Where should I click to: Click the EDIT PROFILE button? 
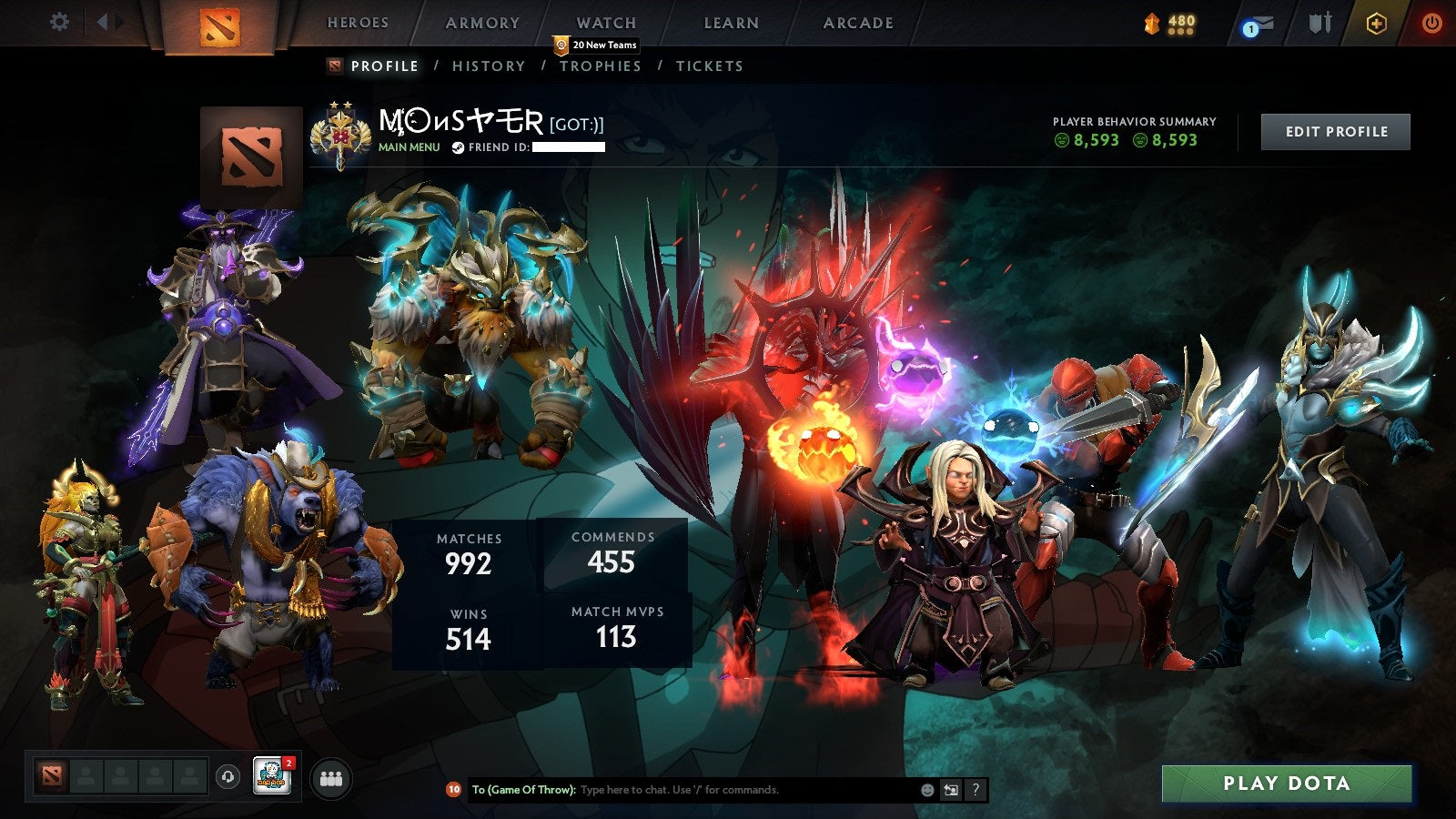[1335, 131]
